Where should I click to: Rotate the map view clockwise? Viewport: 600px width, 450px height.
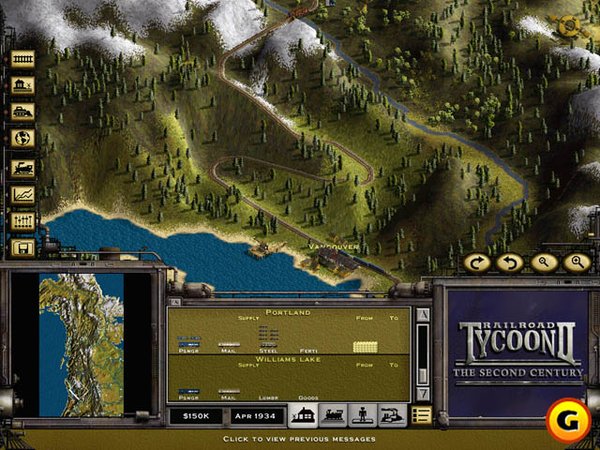pos(477,263)
